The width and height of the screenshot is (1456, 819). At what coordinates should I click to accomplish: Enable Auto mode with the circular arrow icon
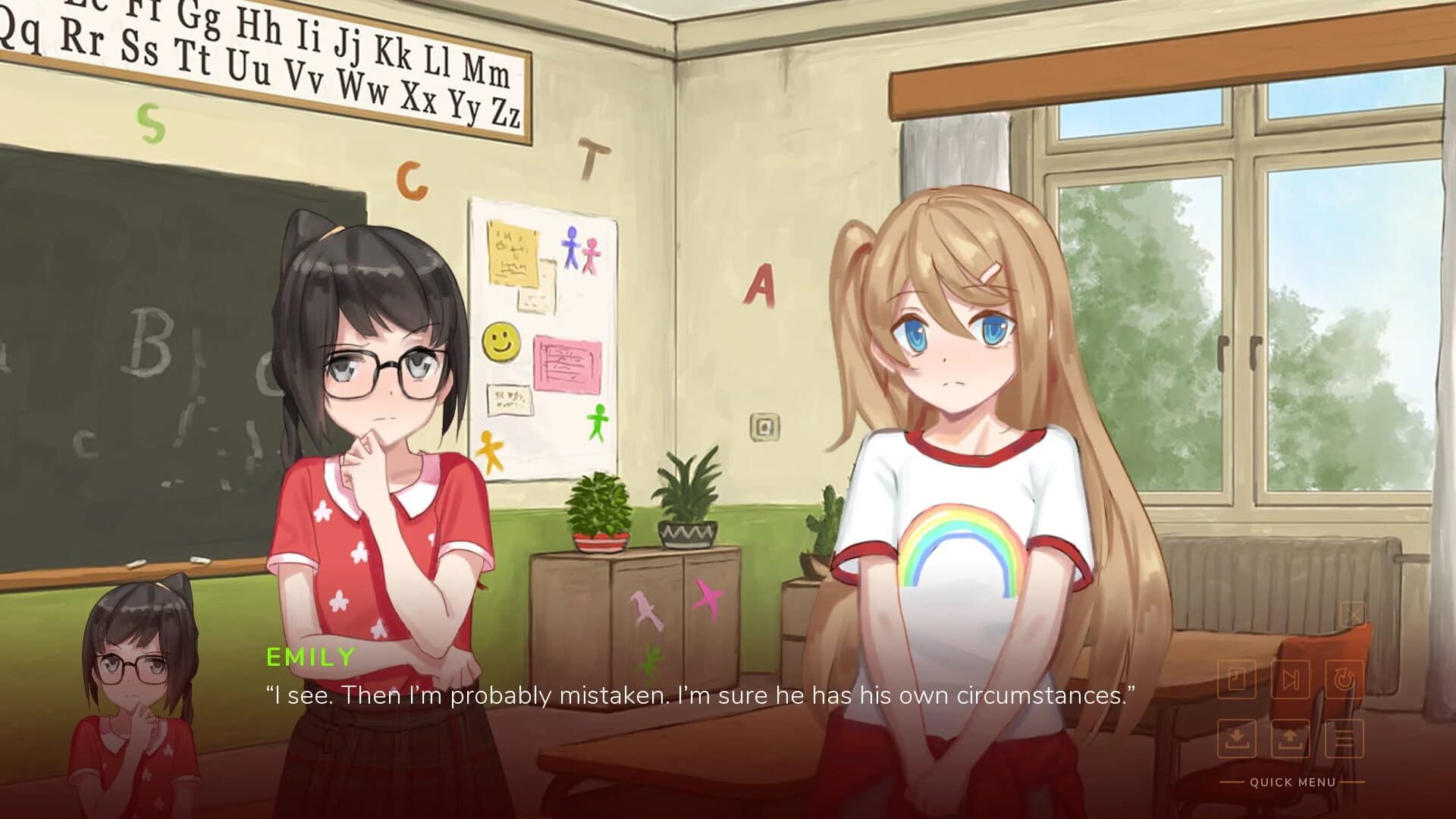pos(1344,679)
